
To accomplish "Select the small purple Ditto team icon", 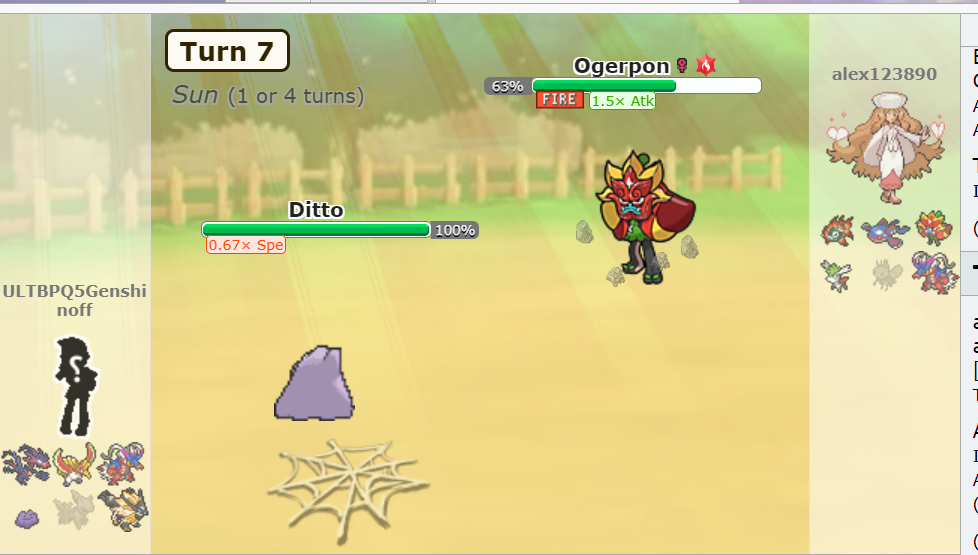I will pyautogui.click(x=27, y=517).
